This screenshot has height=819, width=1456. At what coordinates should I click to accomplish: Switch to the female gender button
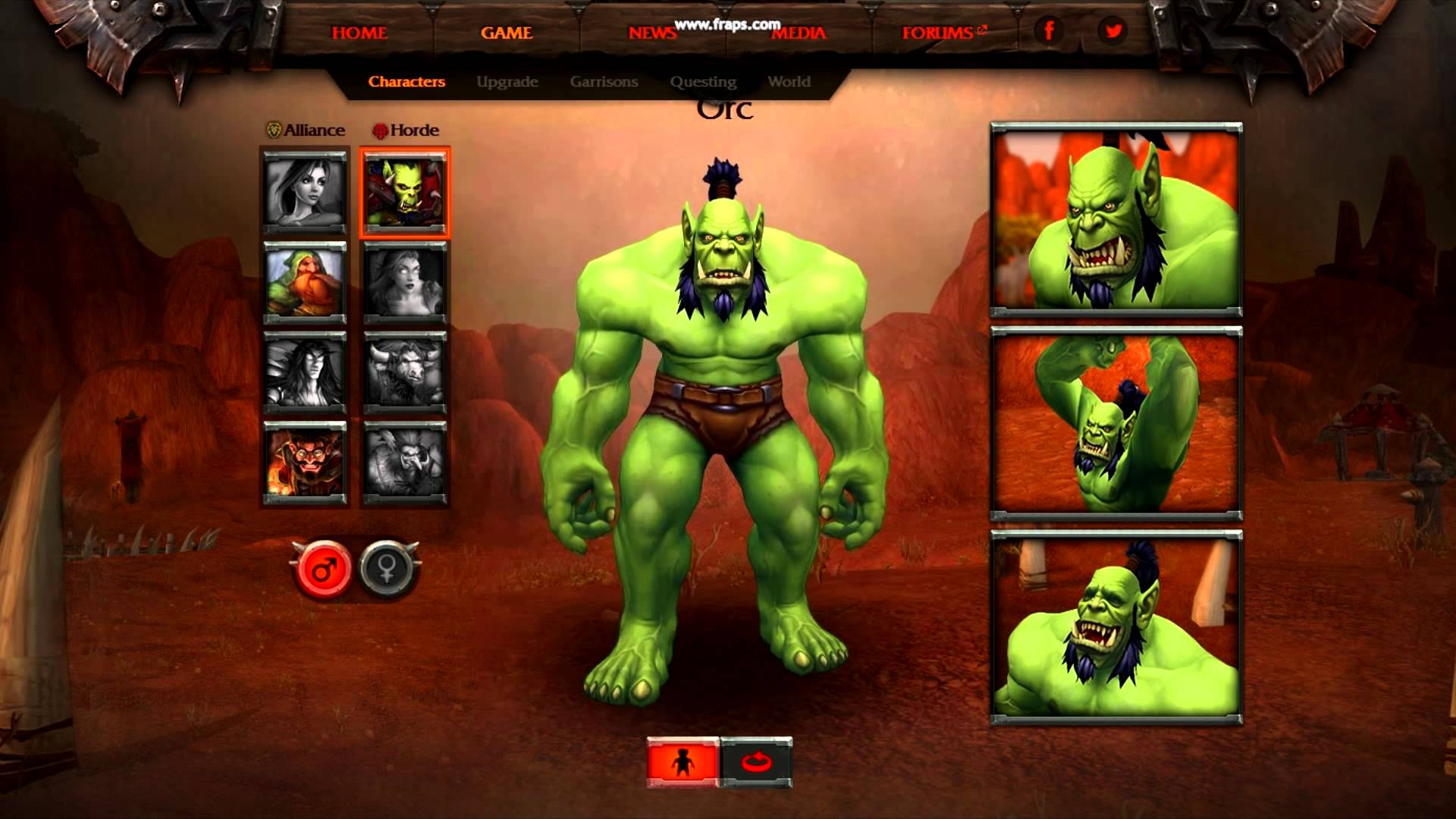click(x=388, y=569)
